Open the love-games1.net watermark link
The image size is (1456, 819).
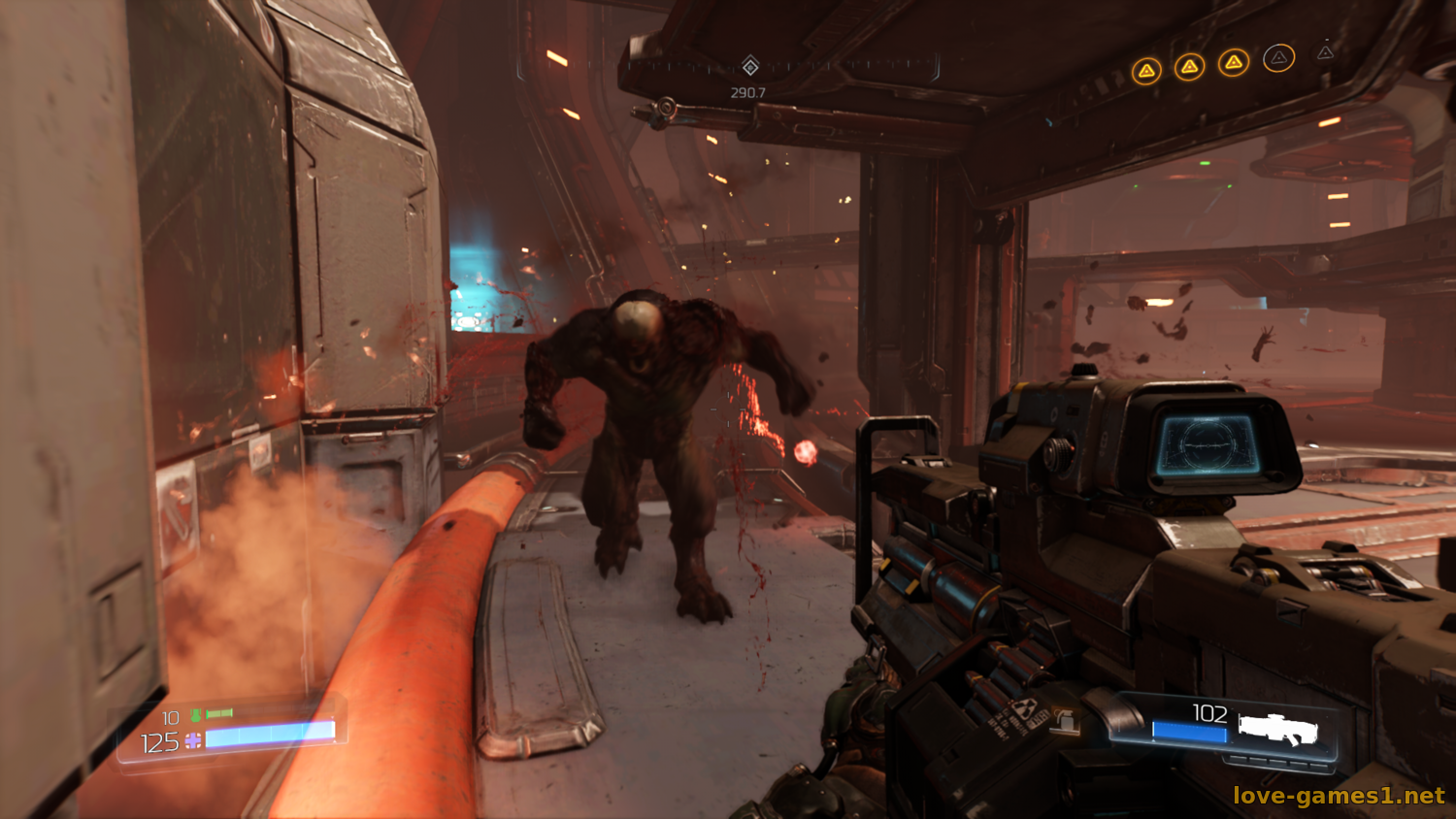pos(1339,796)
